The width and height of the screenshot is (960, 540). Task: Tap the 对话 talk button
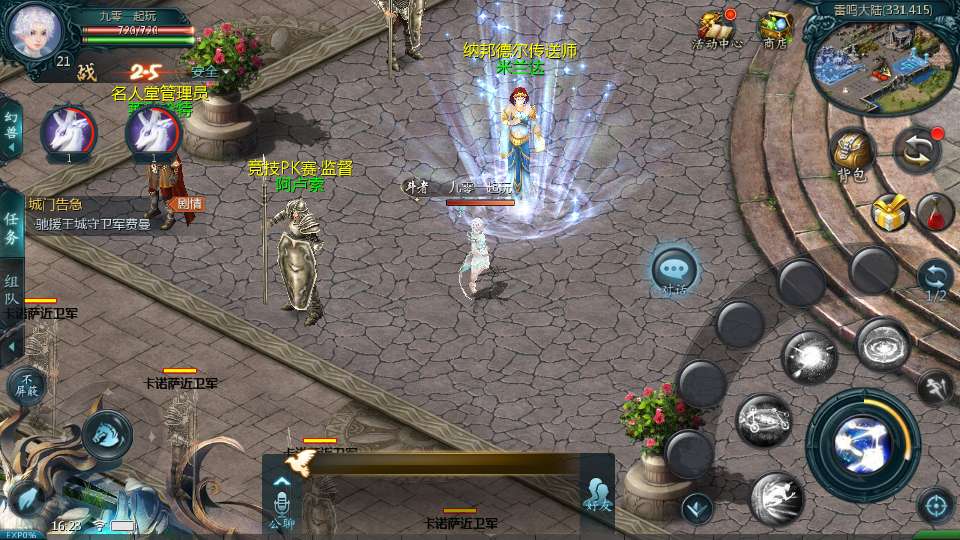[x=674, y=270]
